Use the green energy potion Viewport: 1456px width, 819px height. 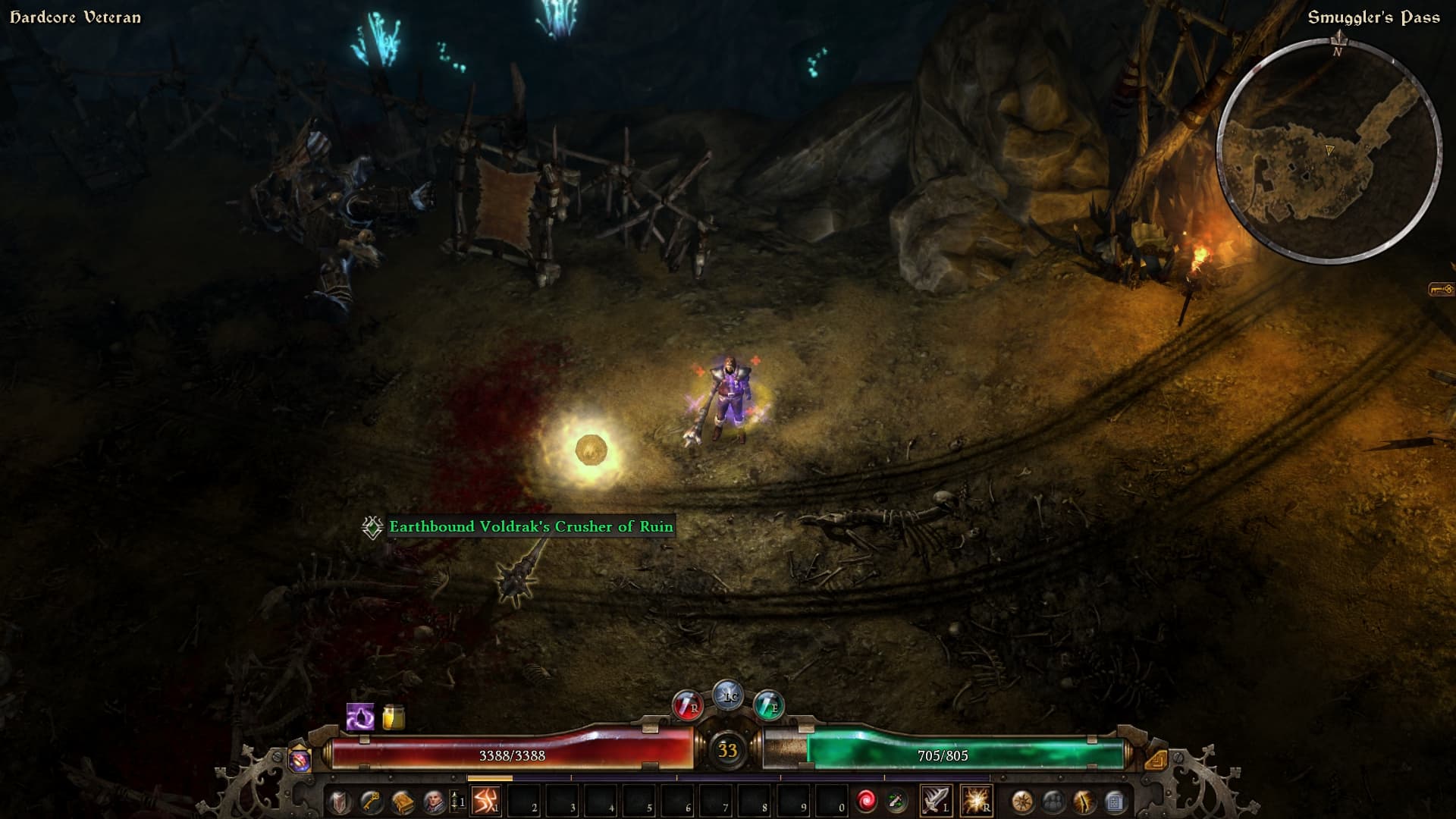[768, 706]
